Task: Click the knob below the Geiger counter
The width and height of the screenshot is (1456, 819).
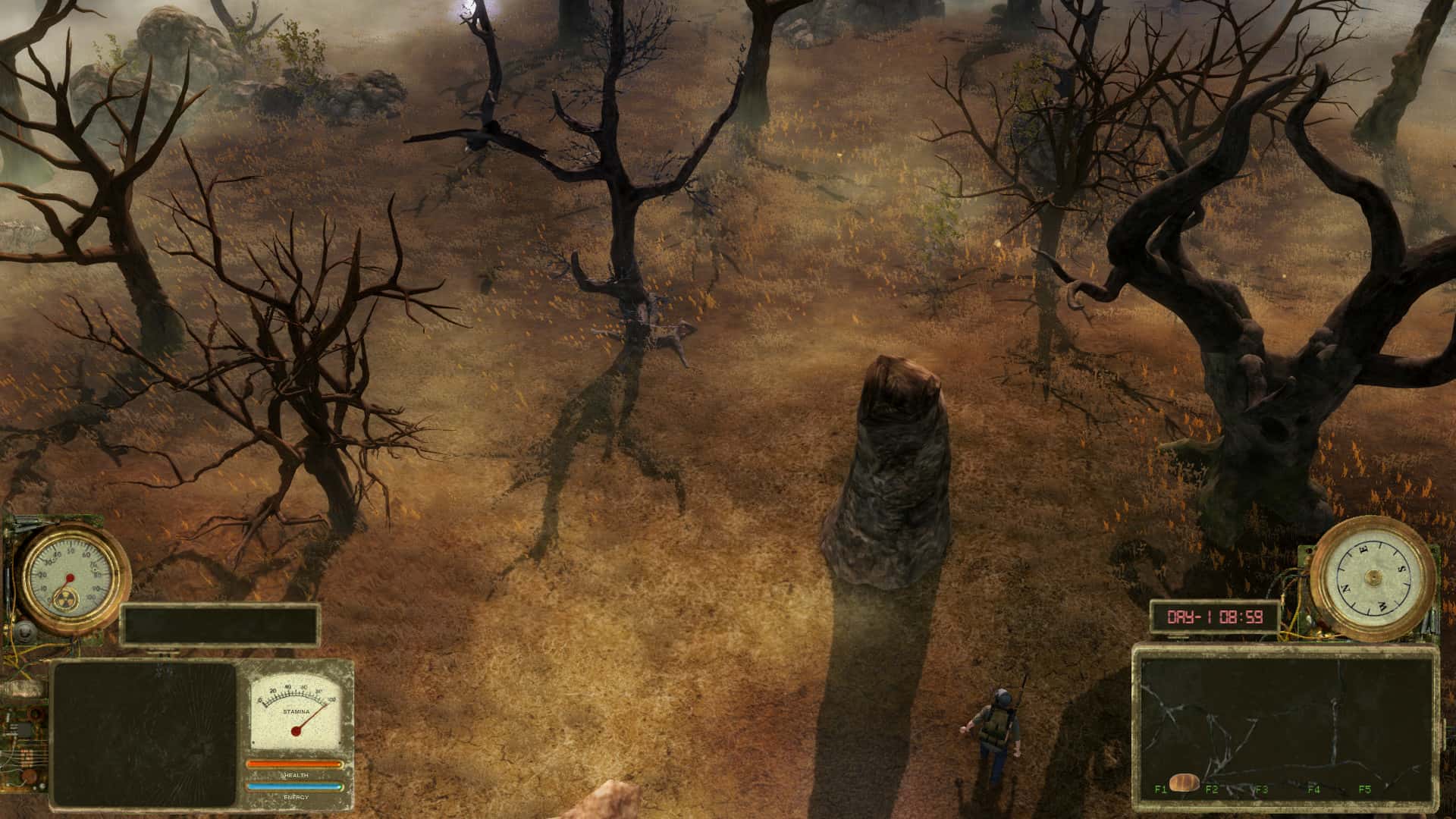Action: pyautogui.click(x=24, y=632)
